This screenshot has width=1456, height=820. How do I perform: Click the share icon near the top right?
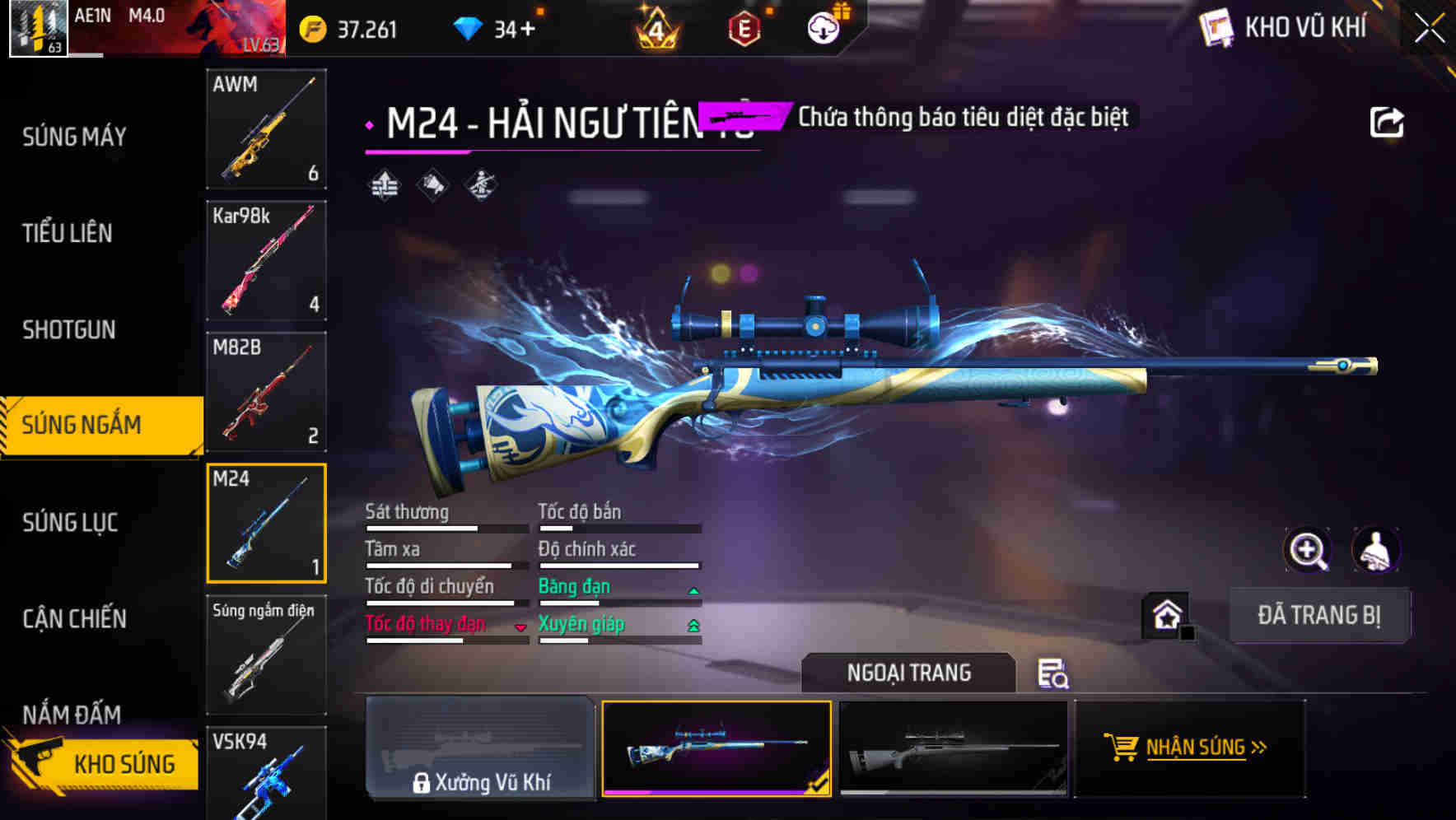click(1387, 120)
